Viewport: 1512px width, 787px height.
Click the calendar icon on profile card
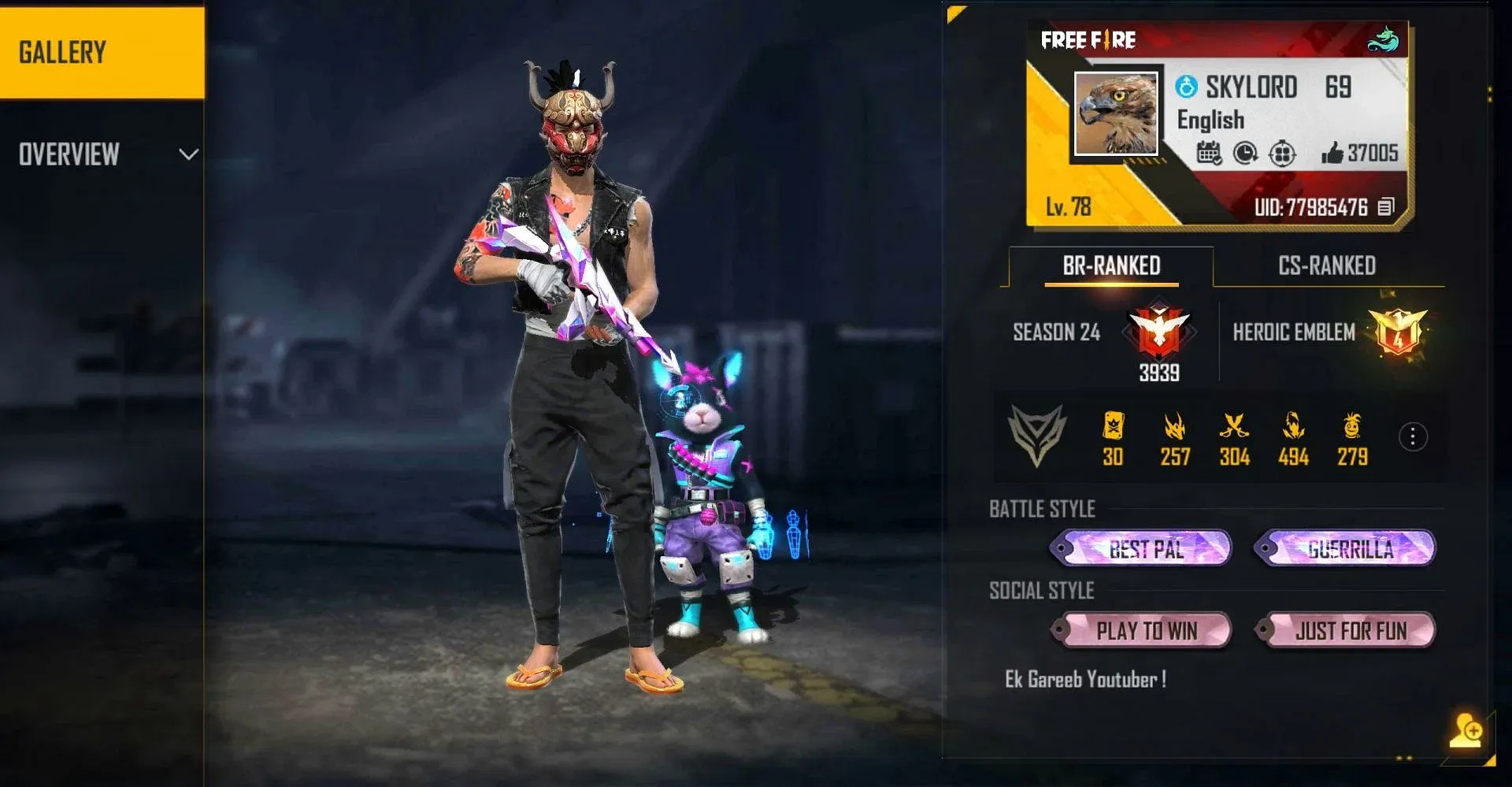point(1209,153)
